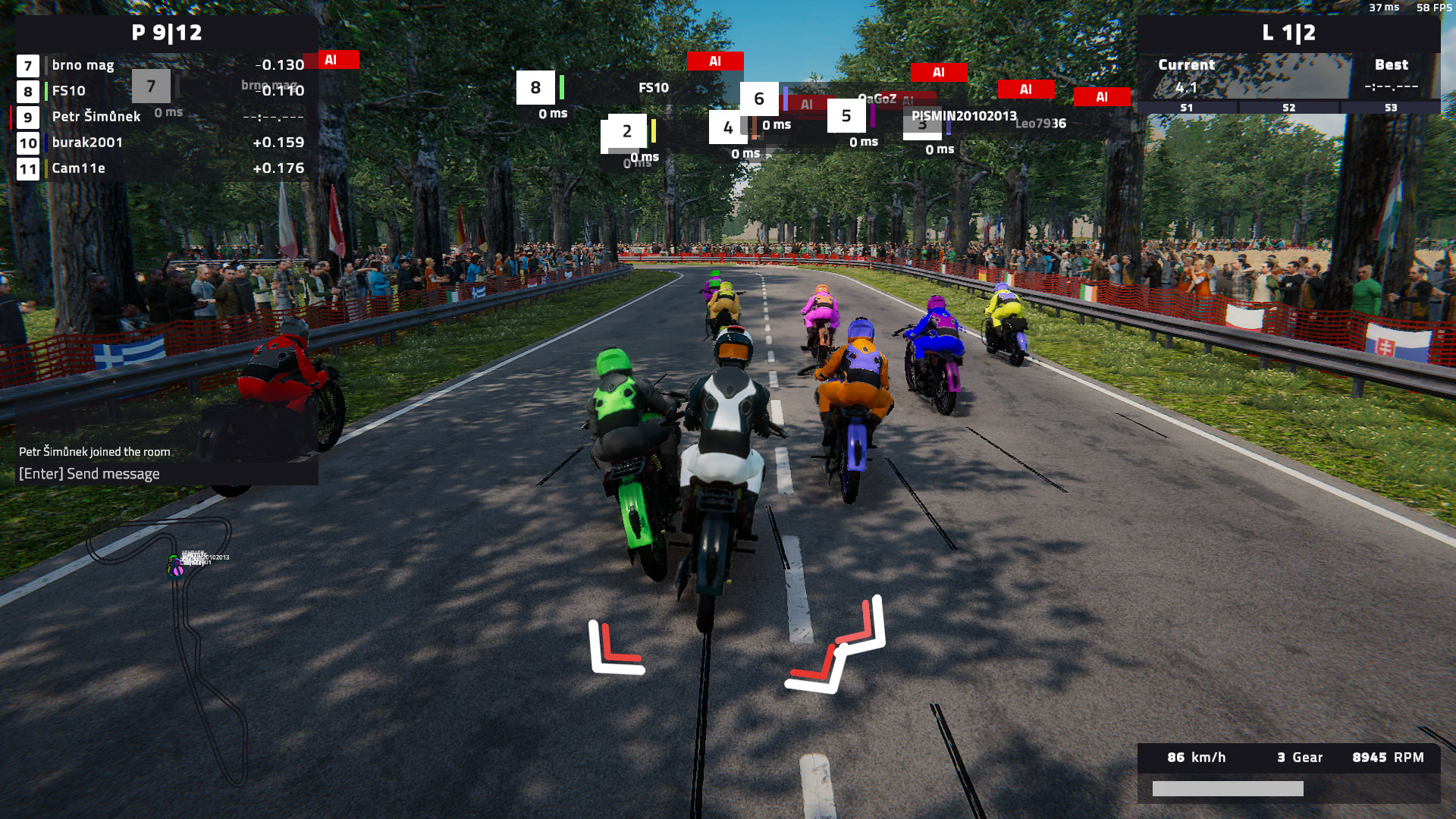Toggle the number 8 rider tag above FS10
This screenshot has height=819, width=1456.
coord(537,87)
